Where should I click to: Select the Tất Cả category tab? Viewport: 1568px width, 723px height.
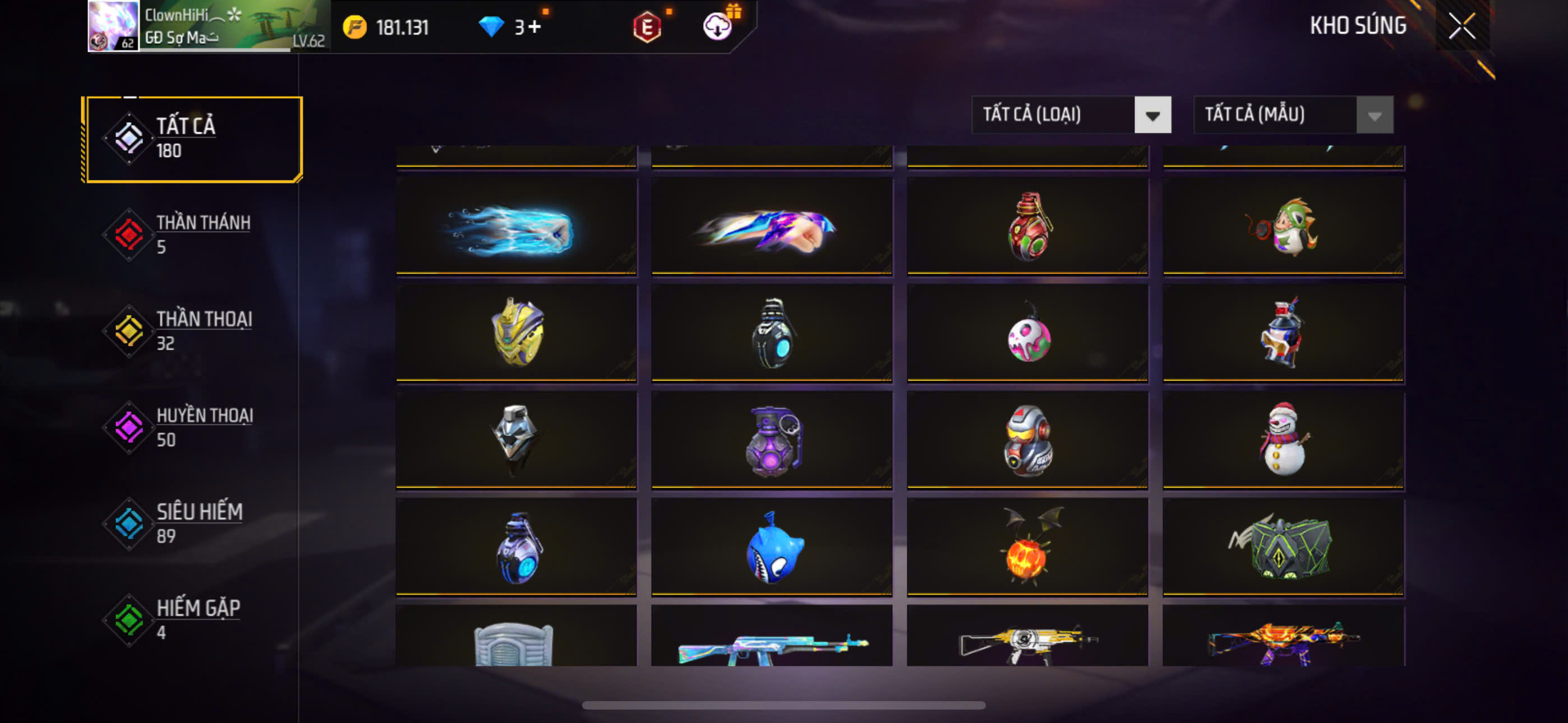193,139
